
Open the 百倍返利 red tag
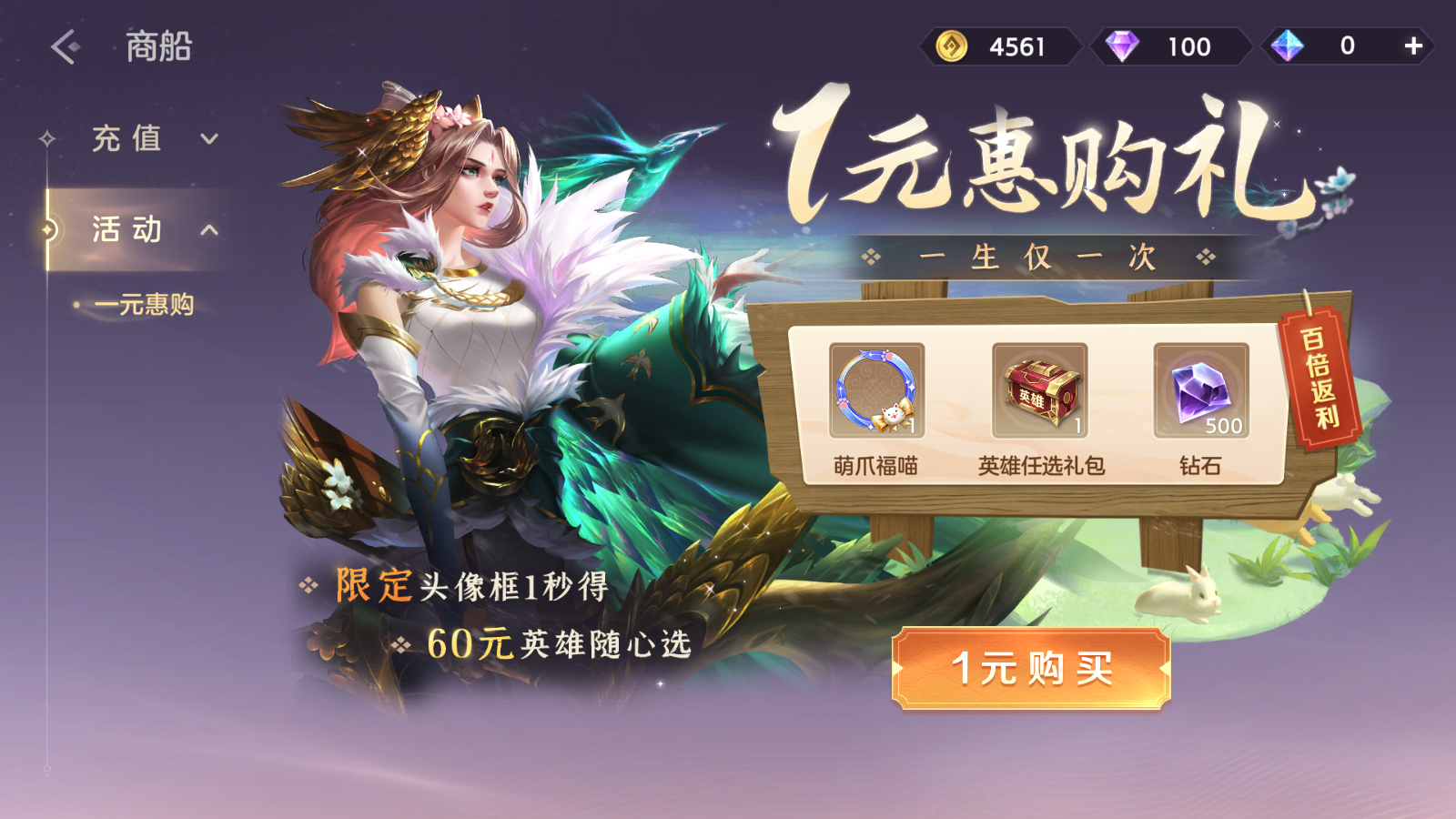pos(1326,382)
